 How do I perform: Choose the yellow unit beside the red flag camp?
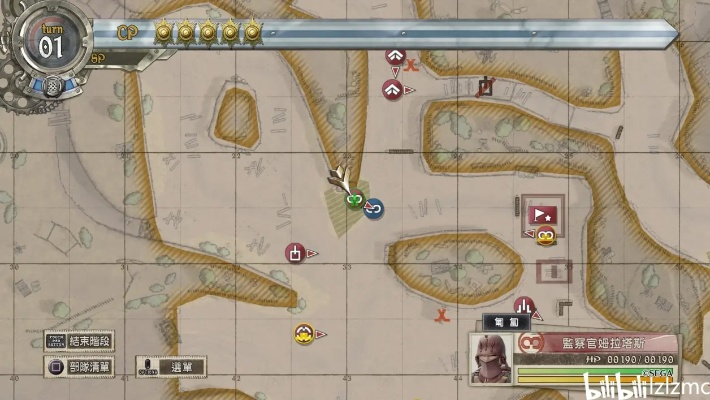pyautogui.click(x=545, y=237)
